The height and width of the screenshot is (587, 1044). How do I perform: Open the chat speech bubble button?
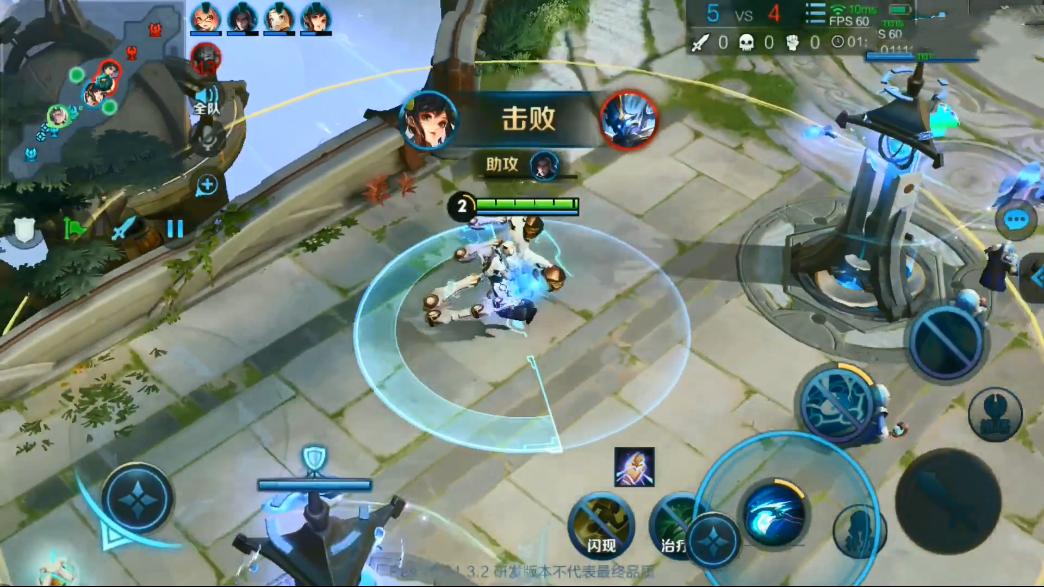pos(1017,219)
